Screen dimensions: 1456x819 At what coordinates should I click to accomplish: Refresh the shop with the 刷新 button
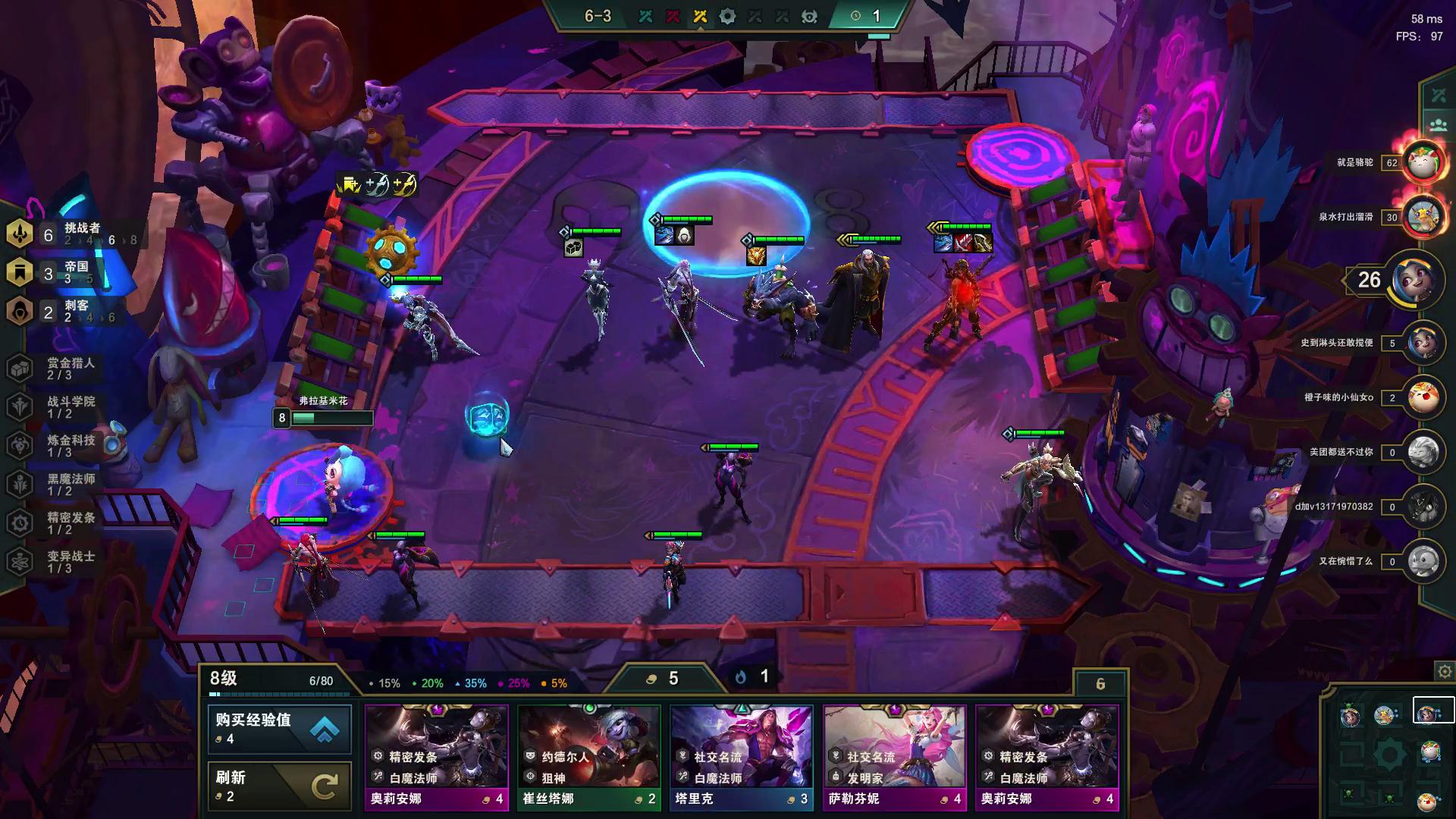(279, 786)
